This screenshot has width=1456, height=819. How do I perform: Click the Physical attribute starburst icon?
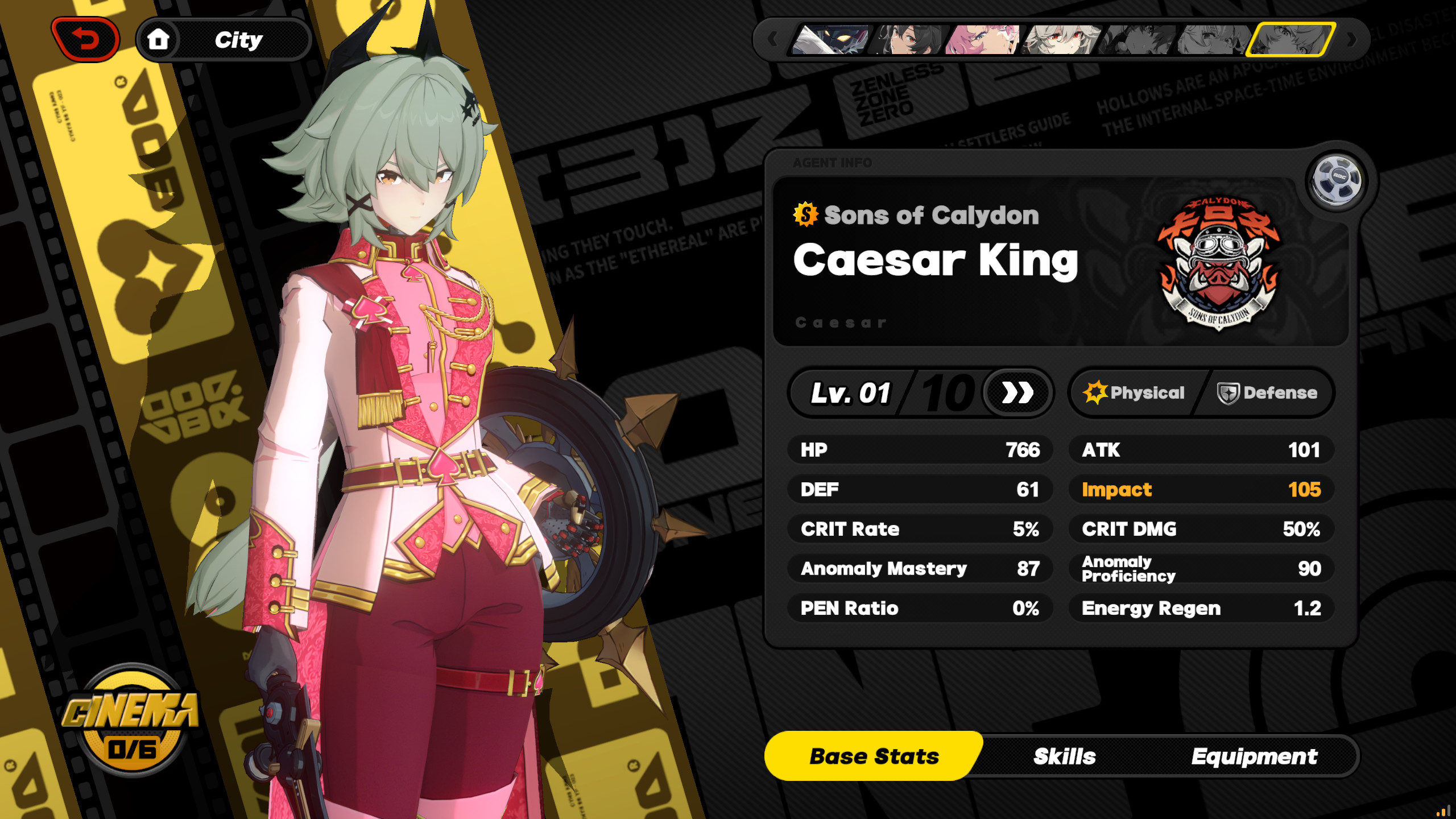pos(1094,392)
